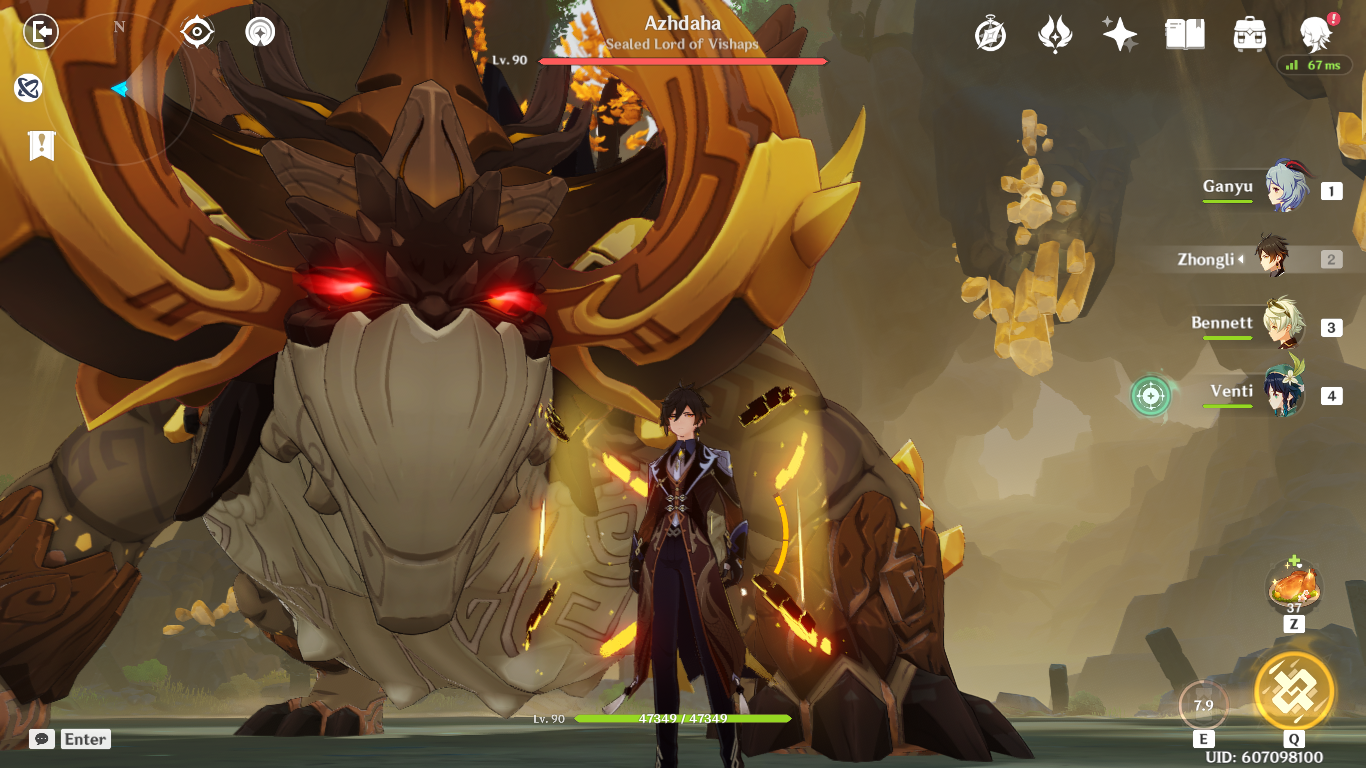Screen dimensions: 1366x768
Task: Open the Inventory bag
Action: (x=1250, y=33)
